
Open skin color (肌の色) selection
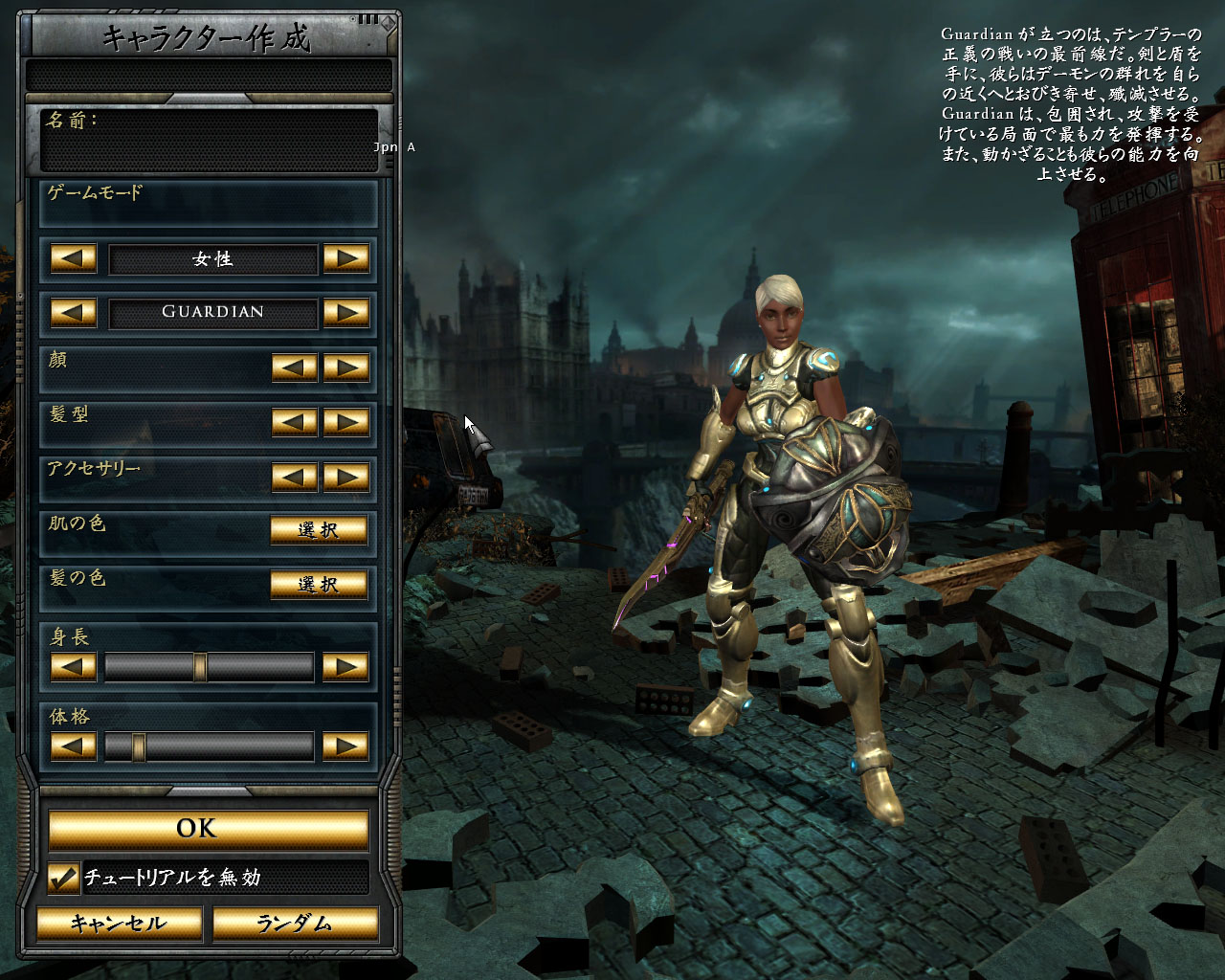pyautogui.click(x=319, y=530)
